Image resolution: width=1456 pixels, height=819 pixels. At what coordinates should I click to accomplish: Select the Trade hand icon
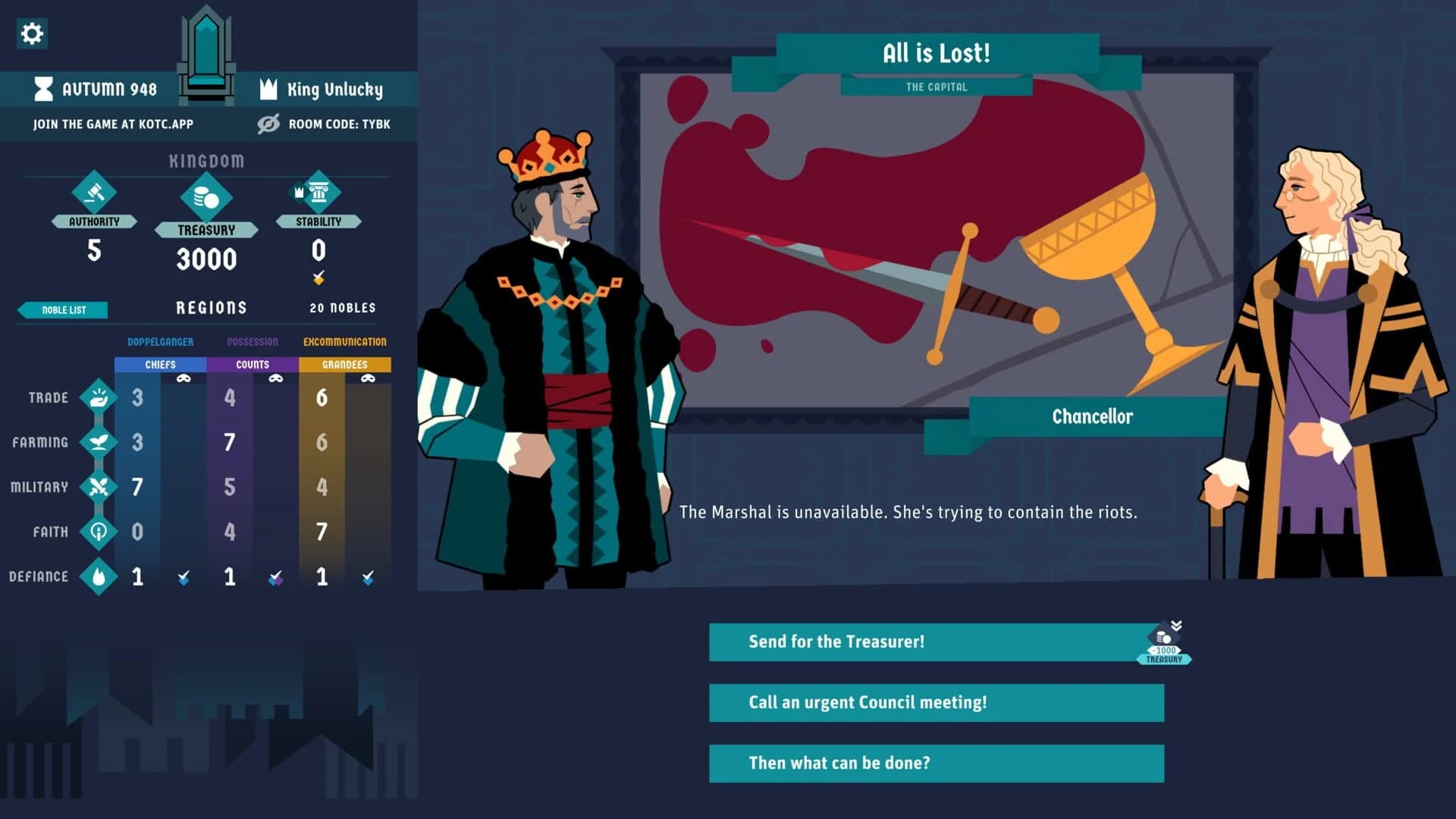tap(98, 397)
